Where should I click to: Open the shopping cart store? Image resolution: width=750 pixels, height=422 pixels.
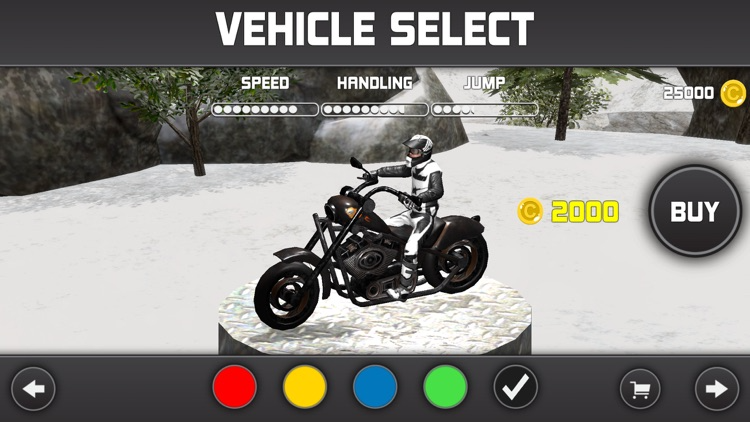coord(640,389)
